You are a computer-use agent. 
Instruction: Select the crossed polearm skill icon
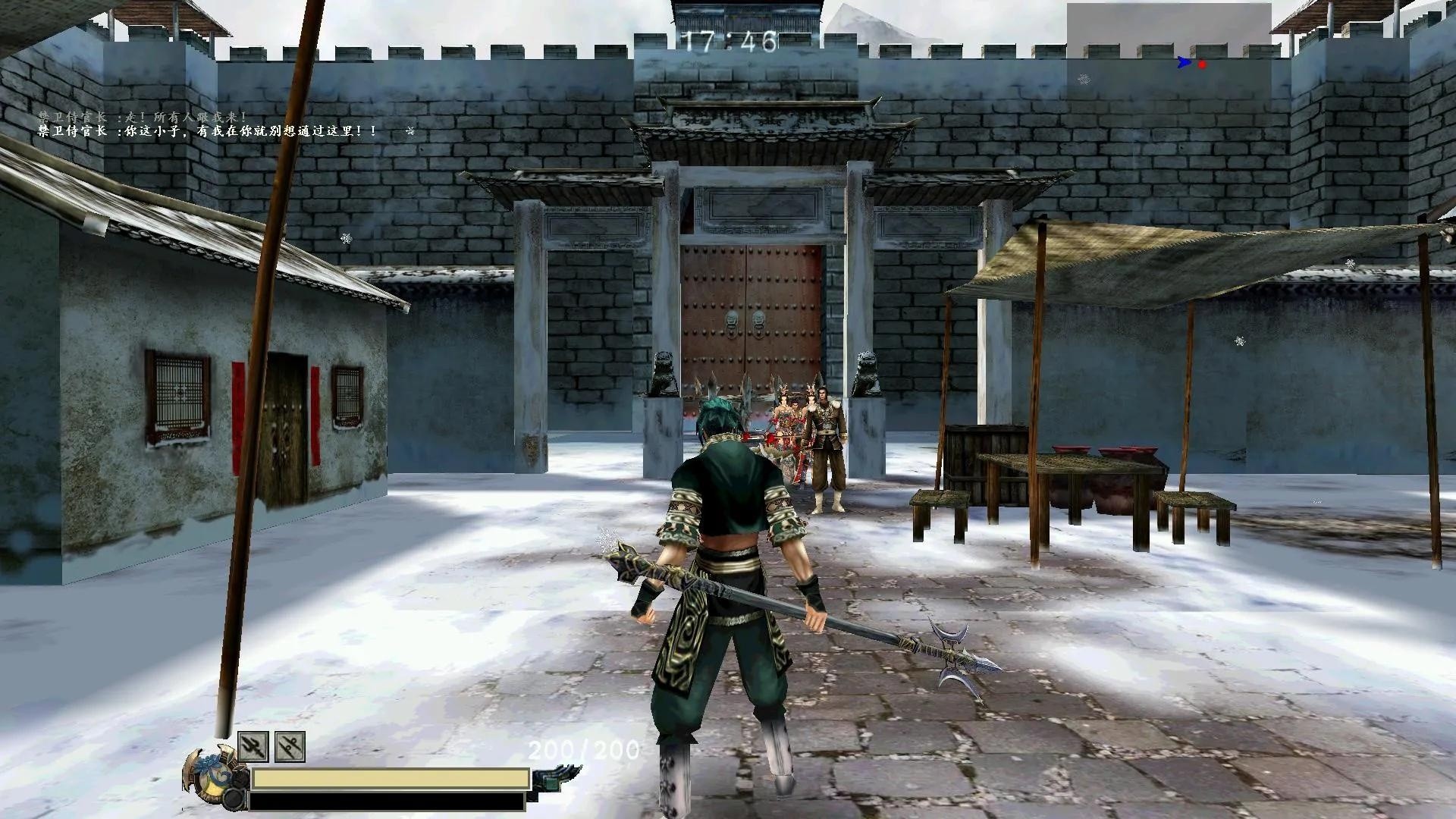pos(290,746)
